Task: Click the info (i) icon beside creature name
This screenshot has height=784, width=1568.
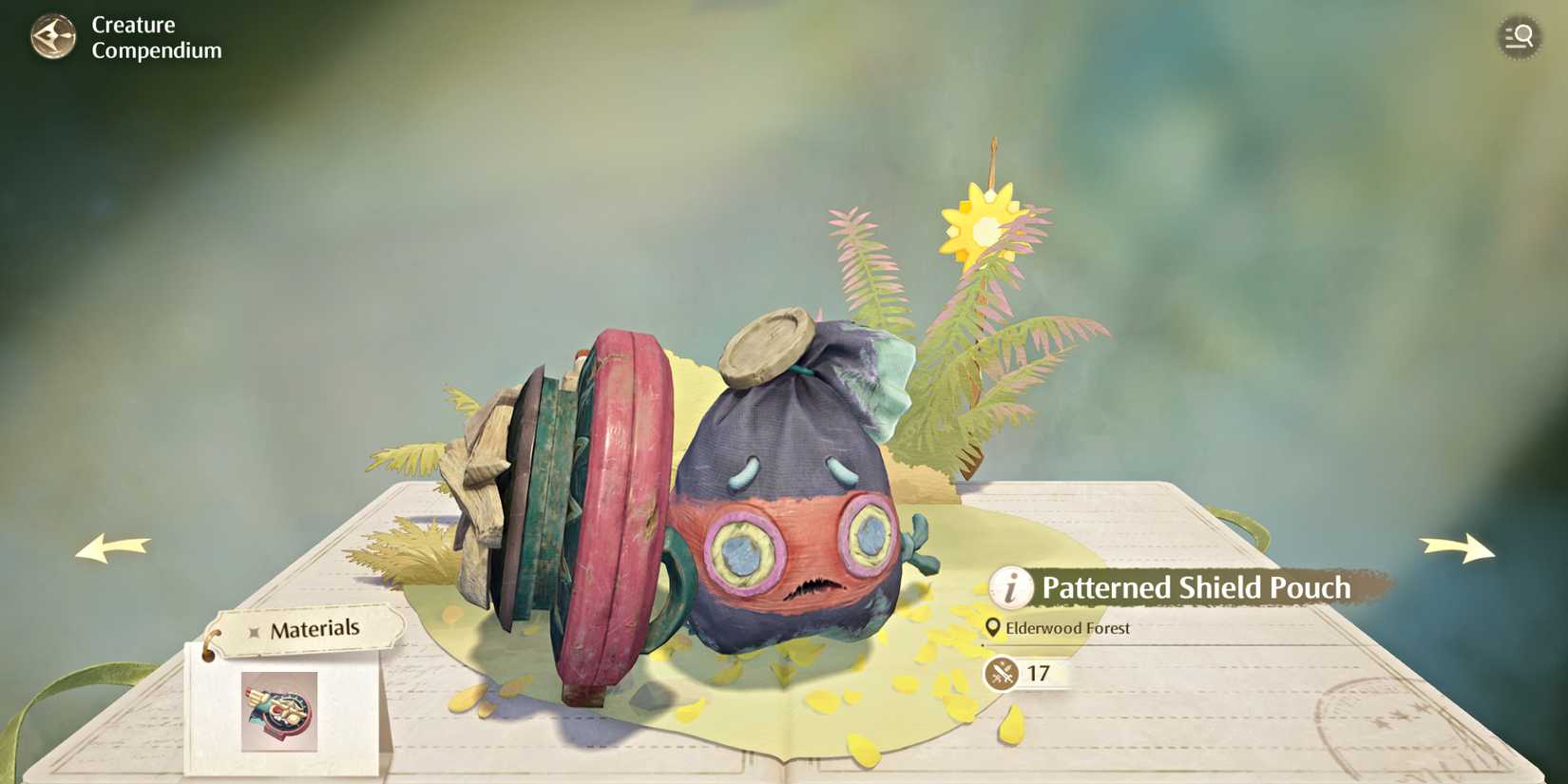Action: click(x=1010, y=587)
